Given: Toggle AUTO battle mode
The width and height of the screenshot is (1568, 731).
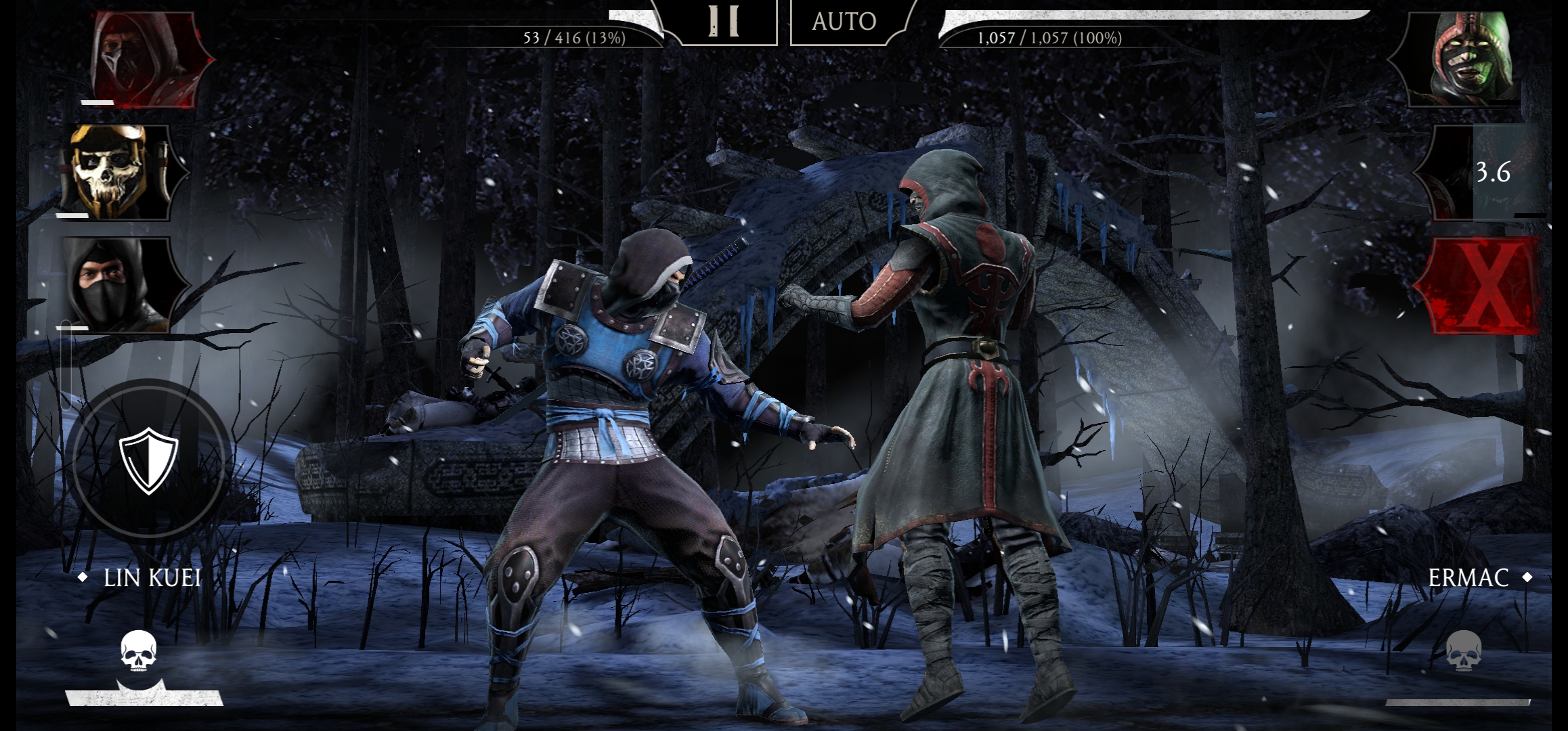Looking at the screenshot, I should (x=844, y=22).
